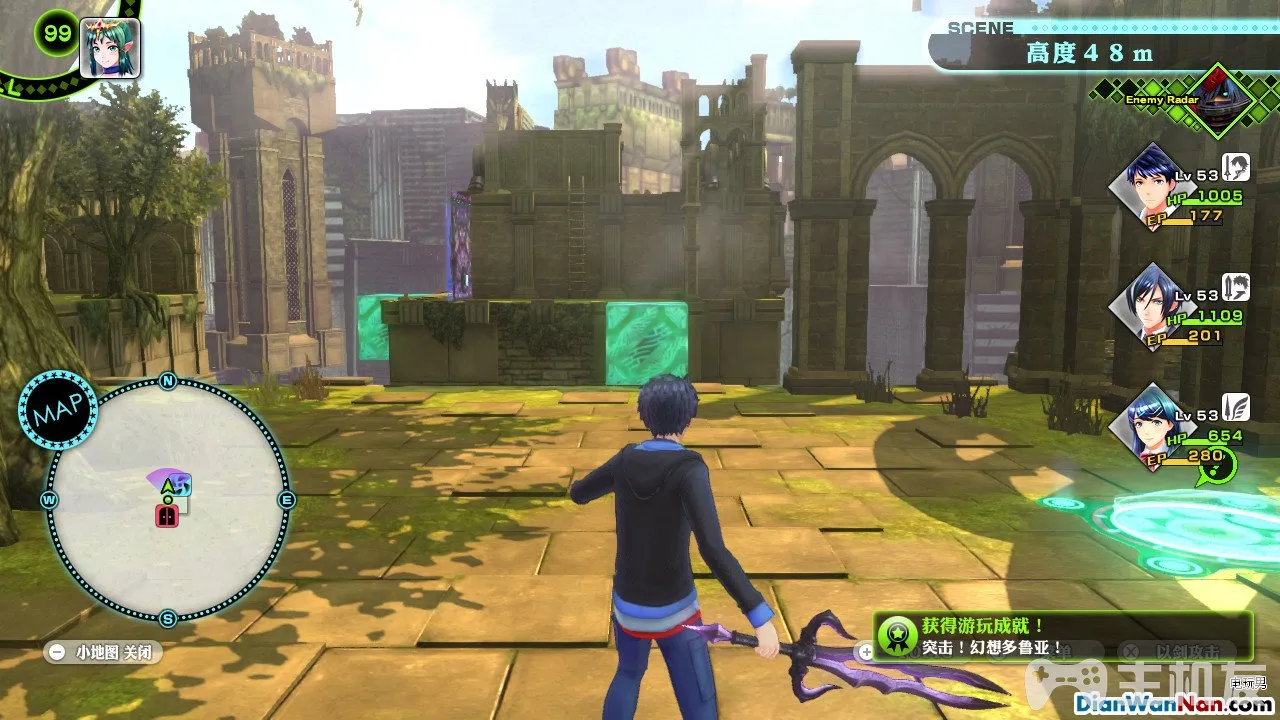
Task: Open the MAP badge above the minimap
Action: click(x=57, y=410)
